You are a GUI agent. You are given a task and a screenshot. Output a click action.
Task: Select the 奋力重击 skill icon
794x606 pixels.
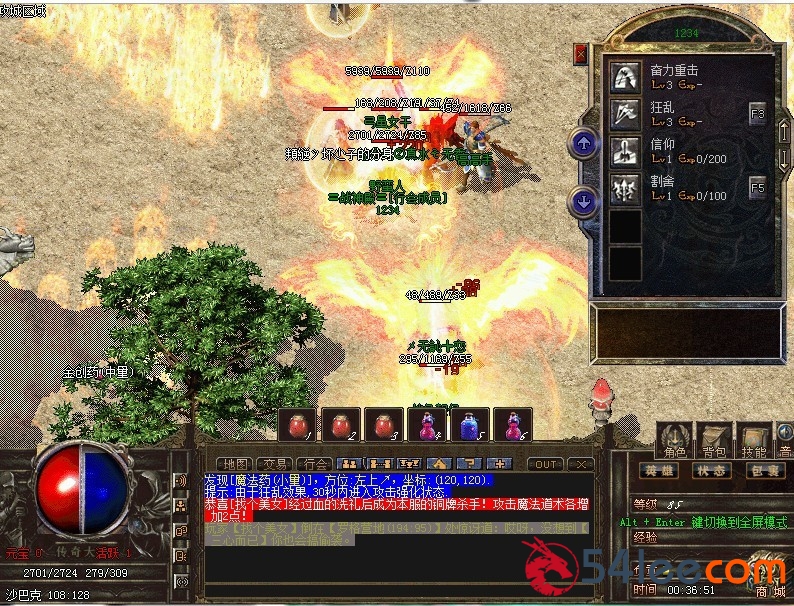(x=627, y=77)
